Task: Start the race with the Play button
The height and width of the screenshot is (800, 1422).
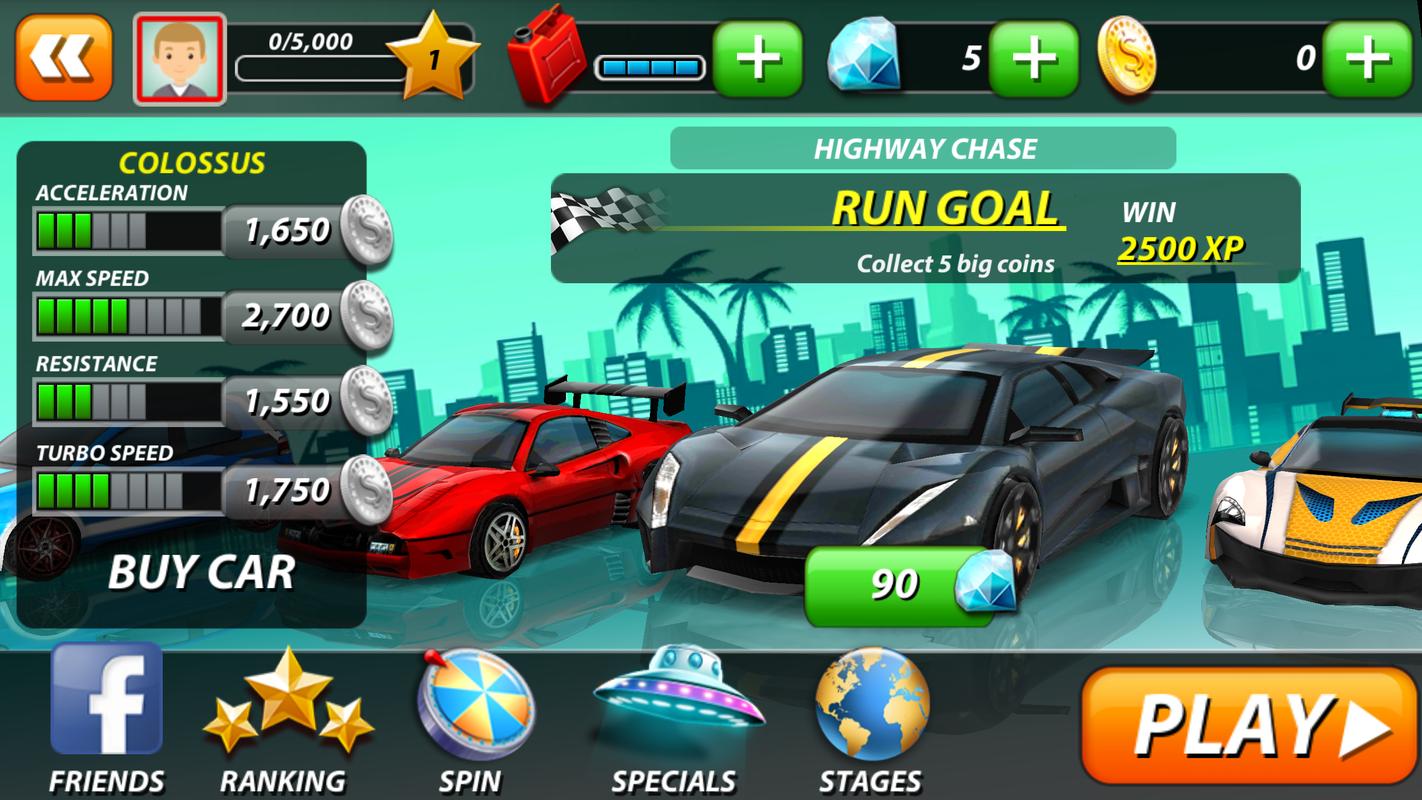Action: pos(1248,725)
